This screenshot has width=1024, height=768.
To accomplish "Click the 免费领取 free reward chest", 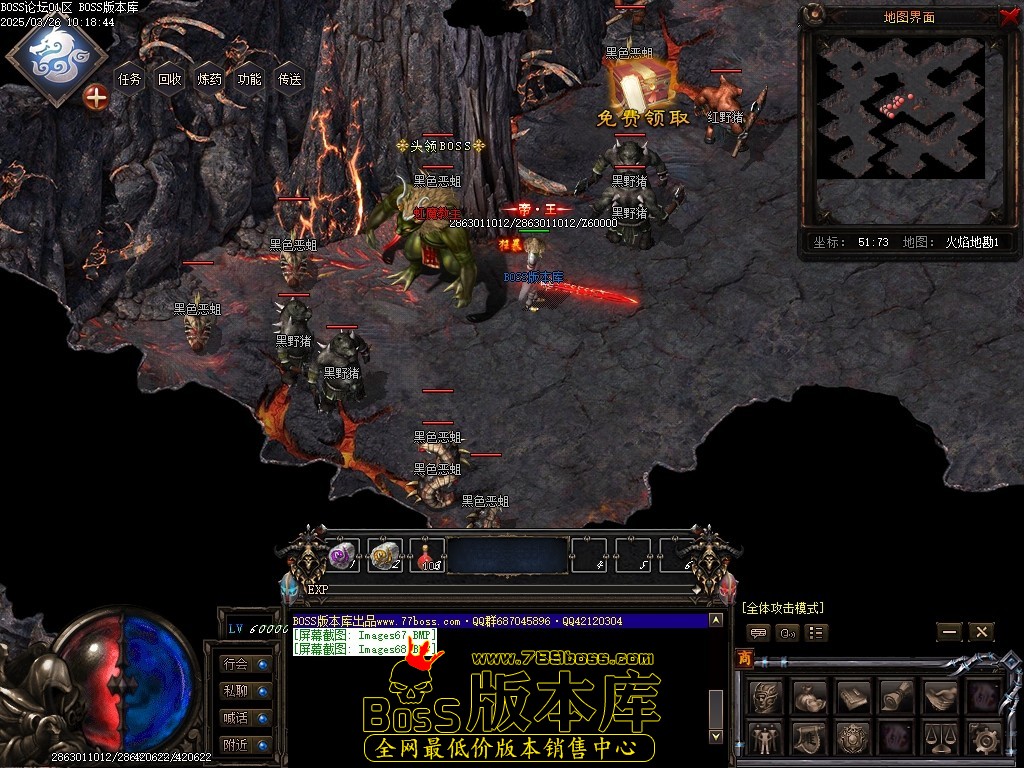I will coord(642,90).
